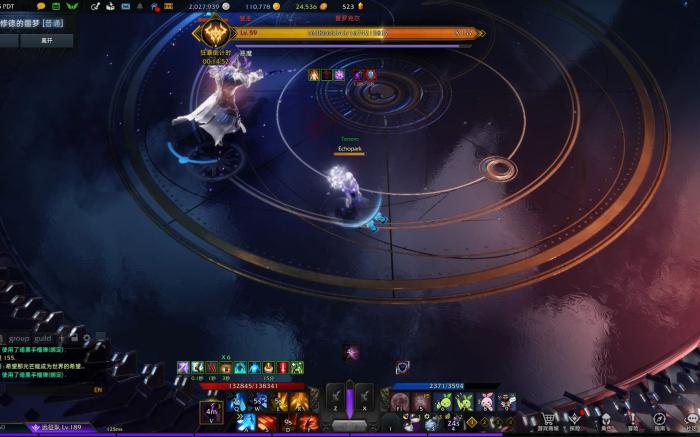Open the 游戏商城 game shop
700x437 pixels.
[x=548, y=421]
